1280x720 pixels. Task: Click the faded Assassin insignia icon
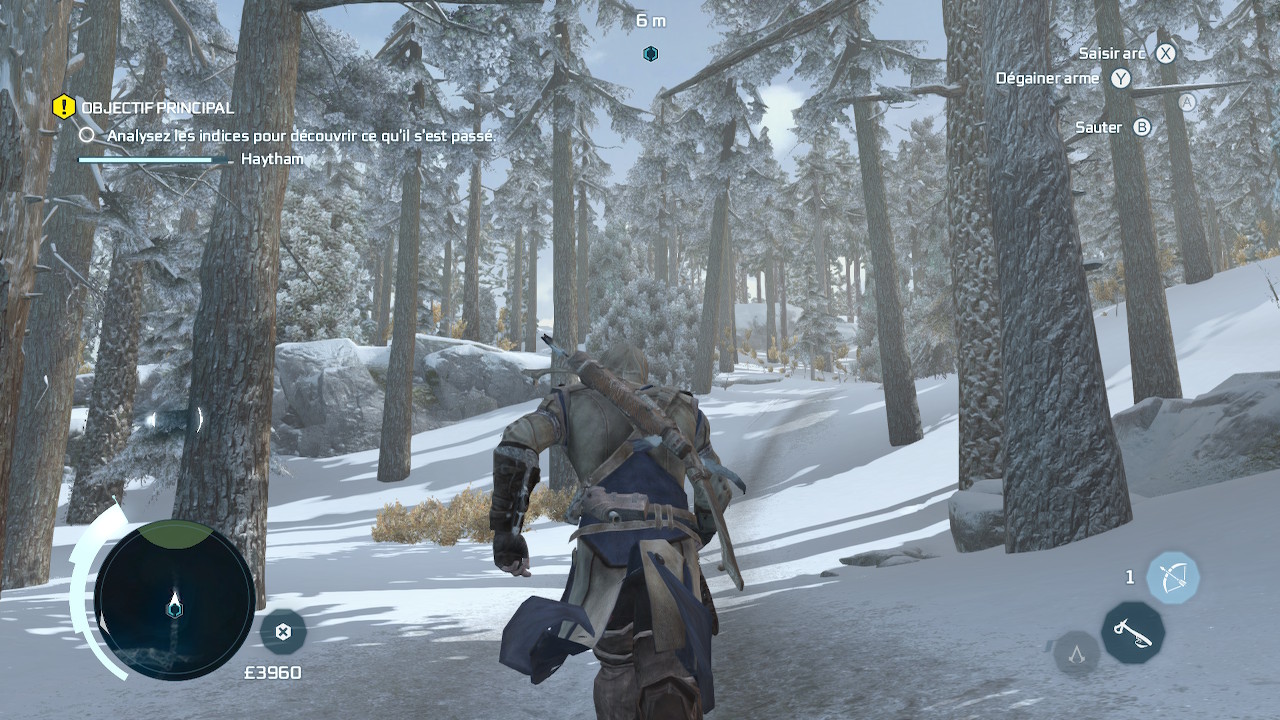[1077, 655]
